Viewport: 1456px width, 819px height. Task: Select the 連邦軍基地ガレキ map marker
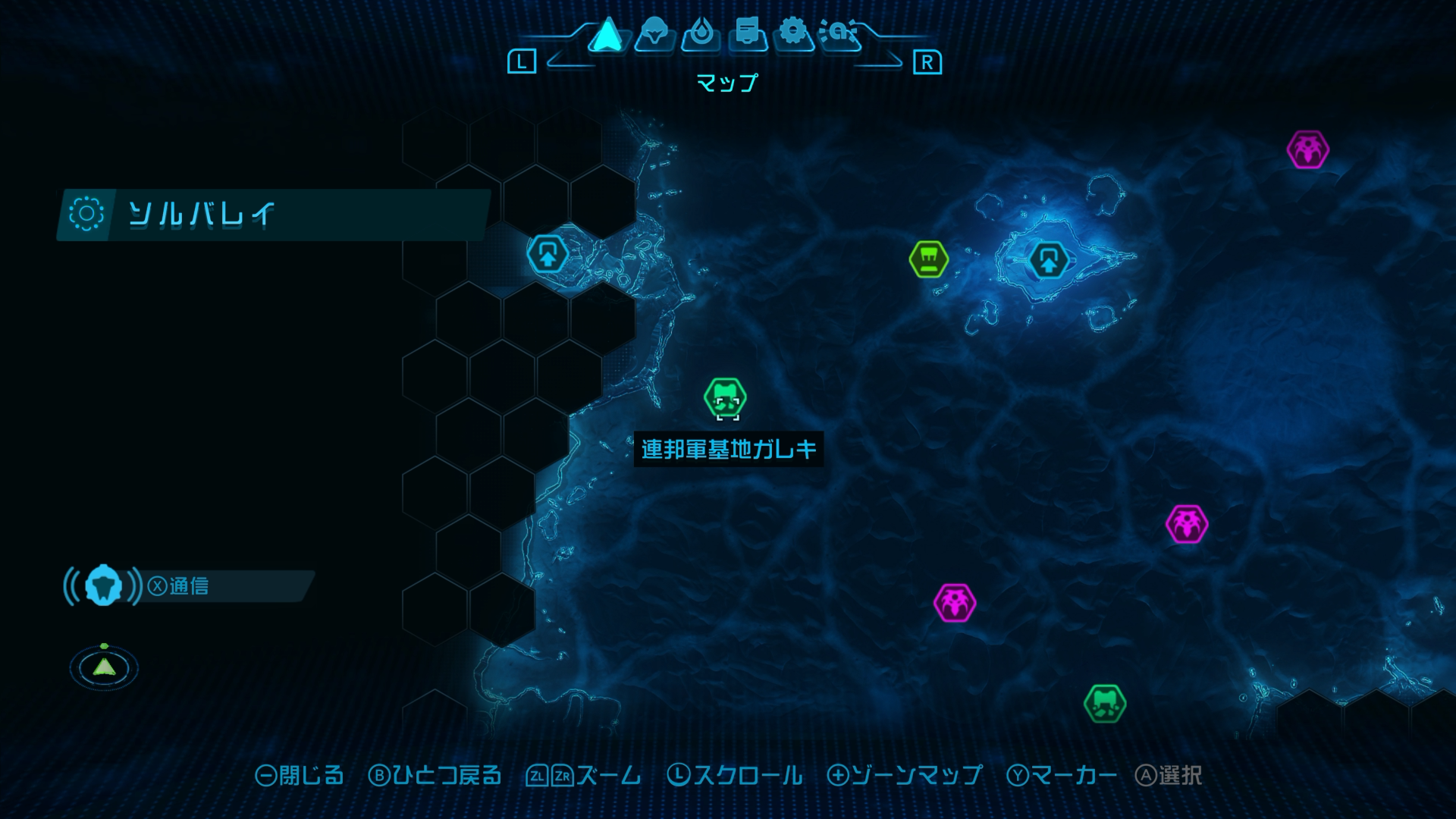(x=725, y=397)
